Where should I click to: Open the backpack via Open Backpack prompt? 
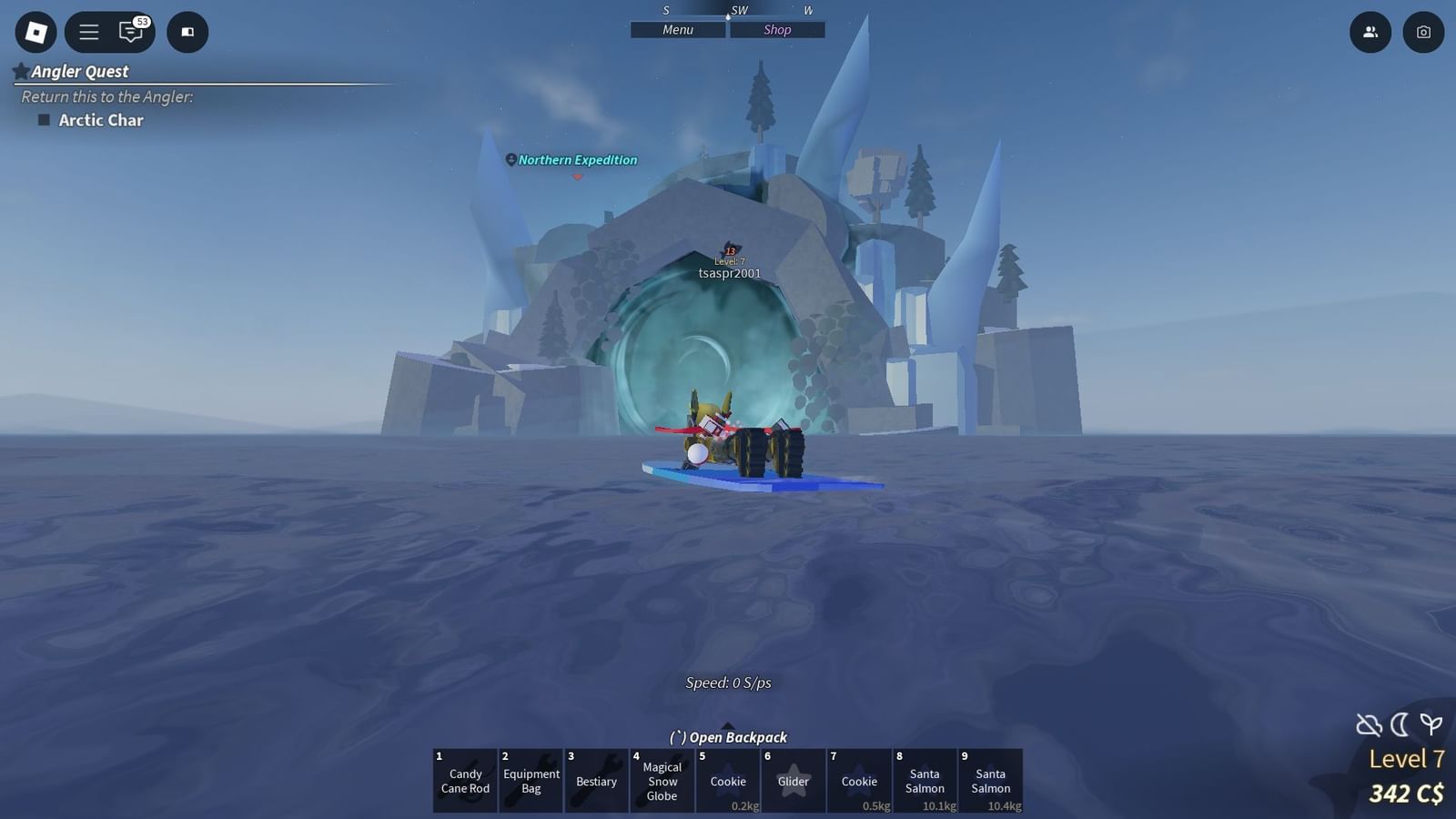[x=726, y=737]
